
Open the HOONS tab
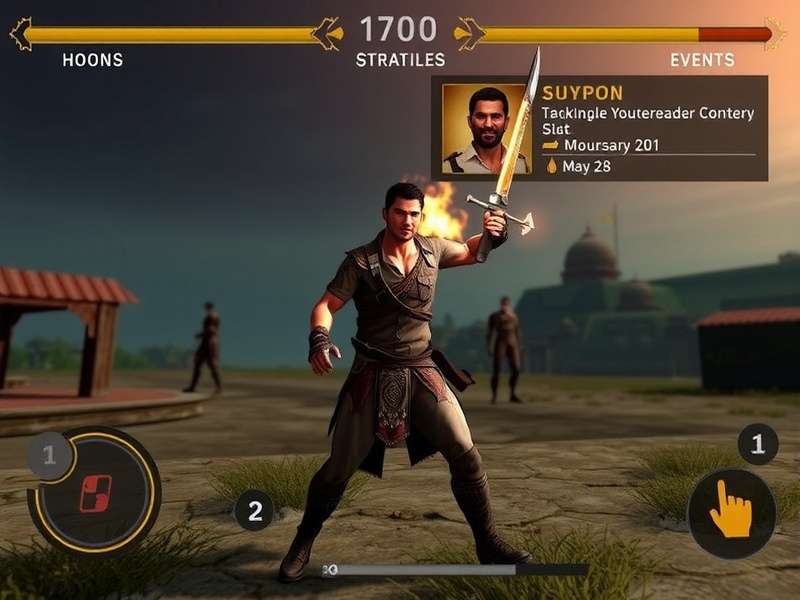92,60
